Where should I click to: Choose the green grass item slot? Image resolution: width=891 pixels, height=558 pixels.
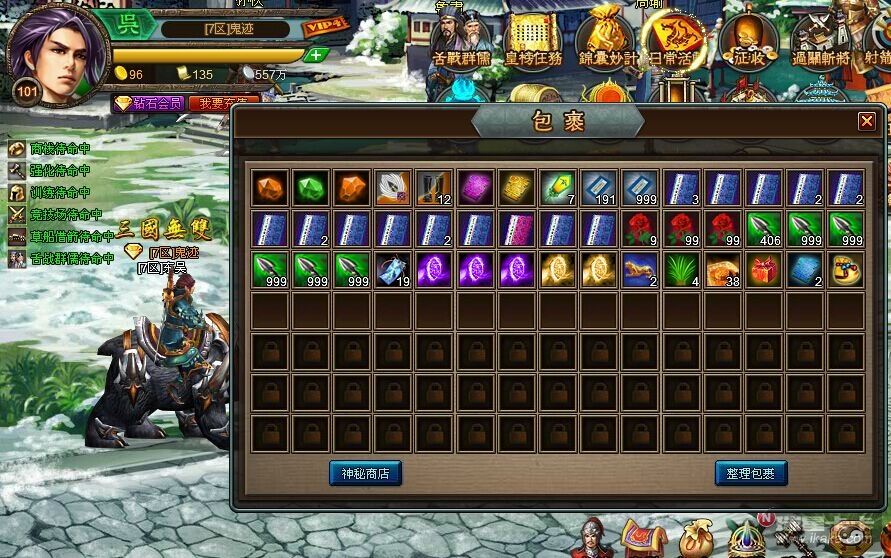coord(682,270)
